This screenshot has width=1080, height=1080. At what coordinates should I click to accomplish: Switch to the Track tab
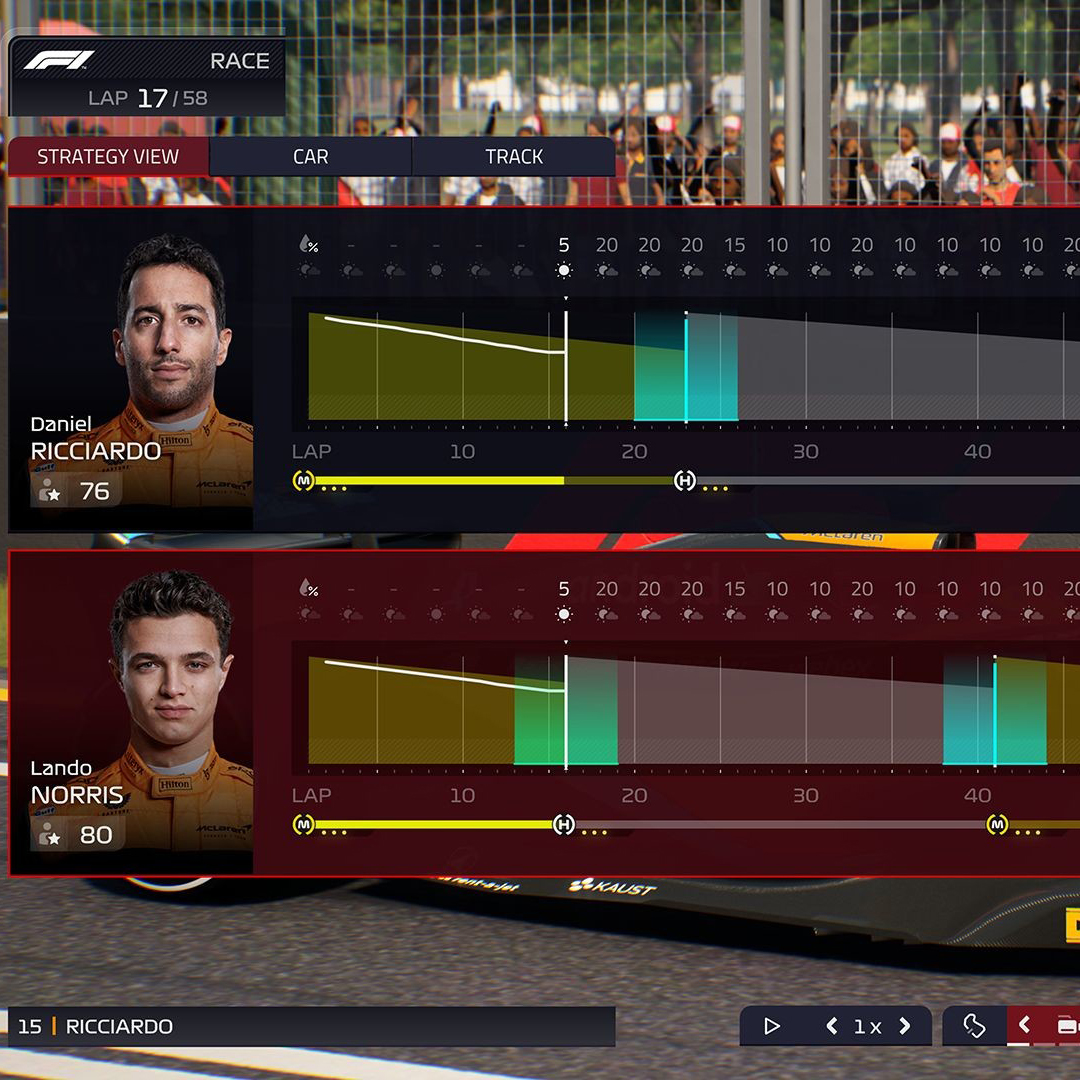[514, 157]
